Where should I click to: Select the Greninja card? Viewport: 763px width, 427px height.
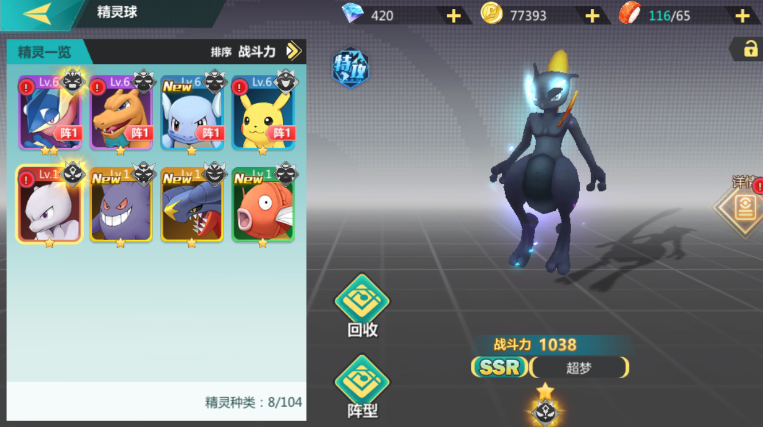[x=50, y=112]
